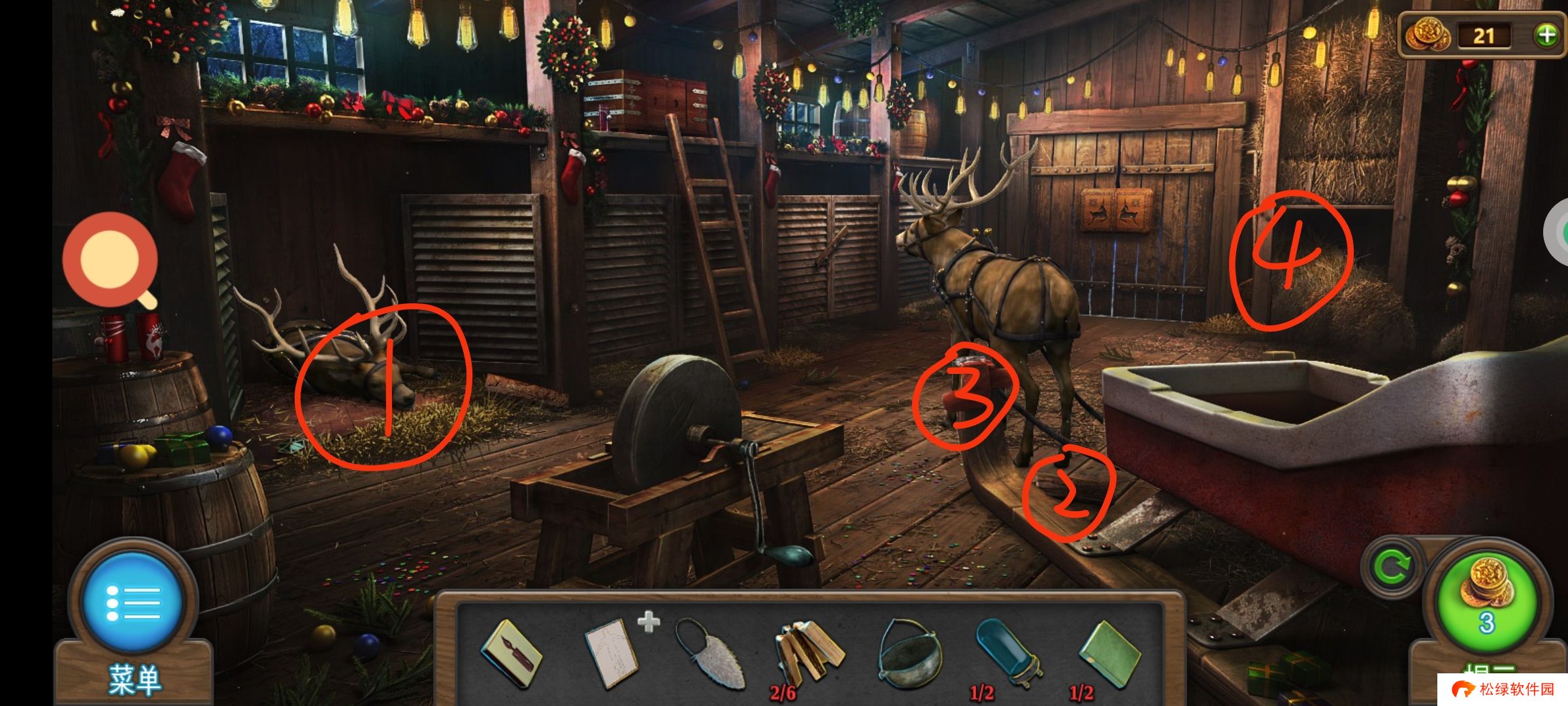
Task: Add more coins with the green plus
Action: click(x=1546, y=35)
